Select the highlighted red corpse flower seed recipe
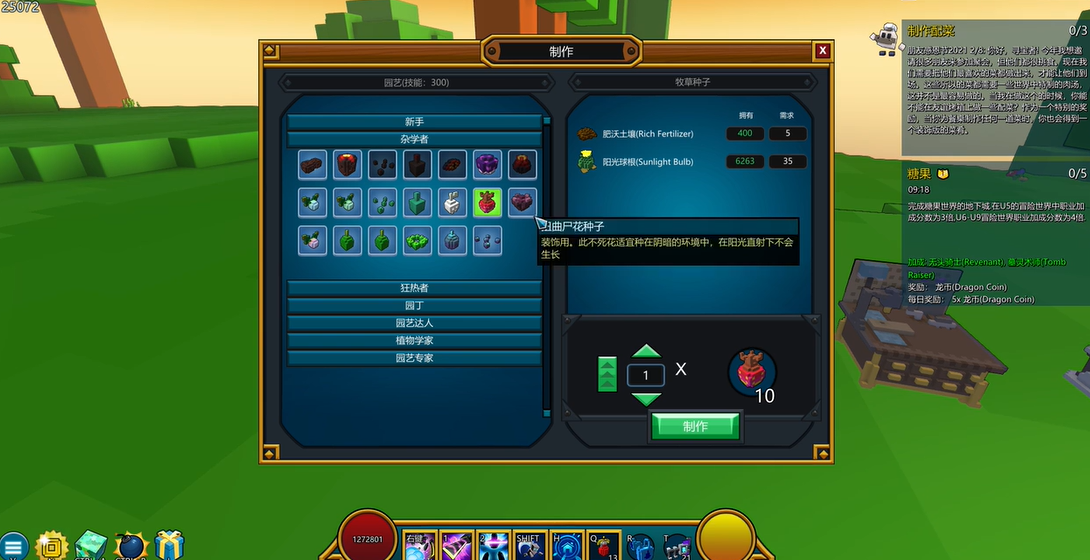This screenshot has height=560, width=1090. (487, 202)
